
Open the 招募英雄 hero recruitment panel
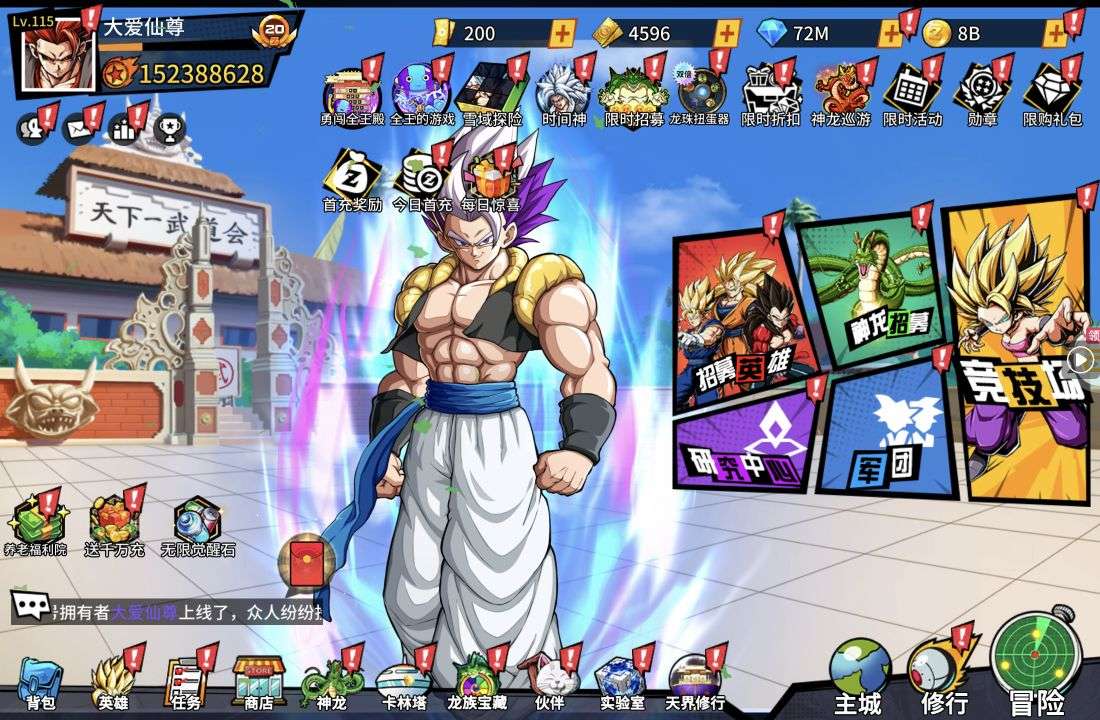(740, 320)
